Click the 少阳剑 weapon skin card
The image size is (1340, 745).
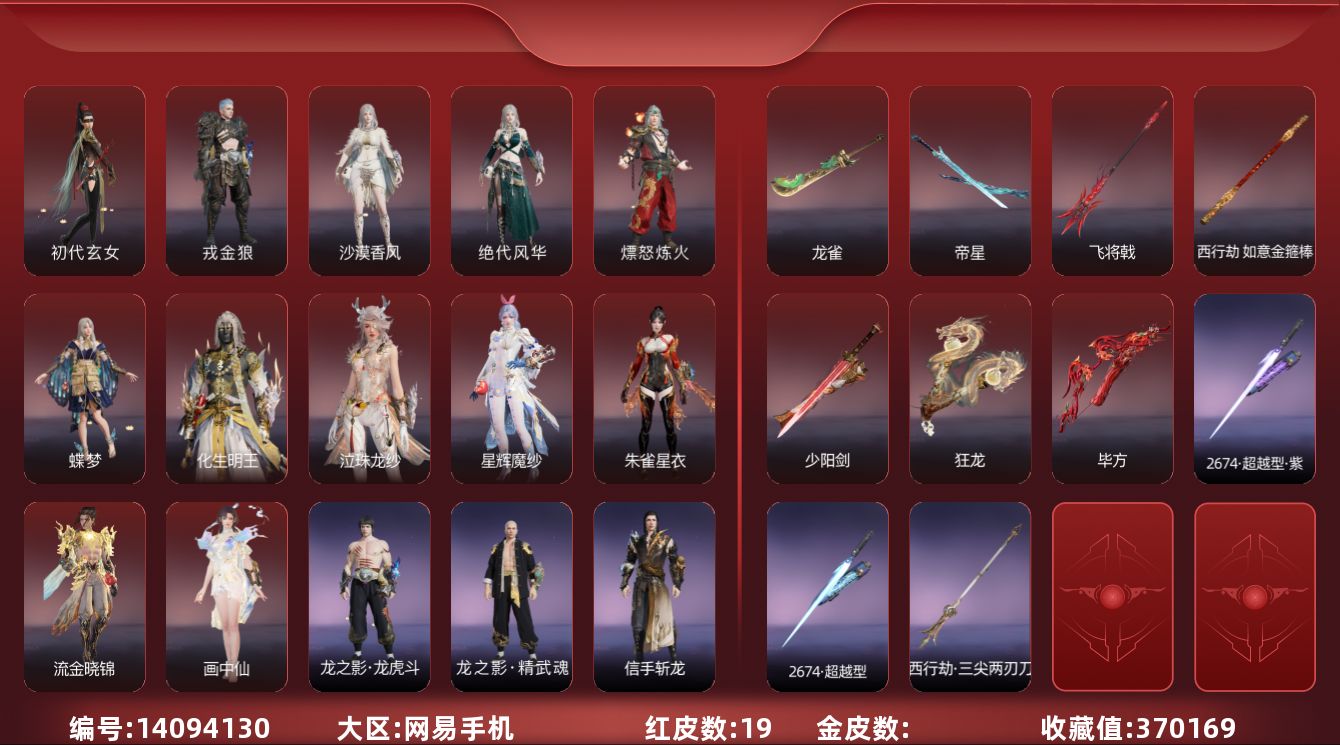pyautogui.click(x=827, y=388)
